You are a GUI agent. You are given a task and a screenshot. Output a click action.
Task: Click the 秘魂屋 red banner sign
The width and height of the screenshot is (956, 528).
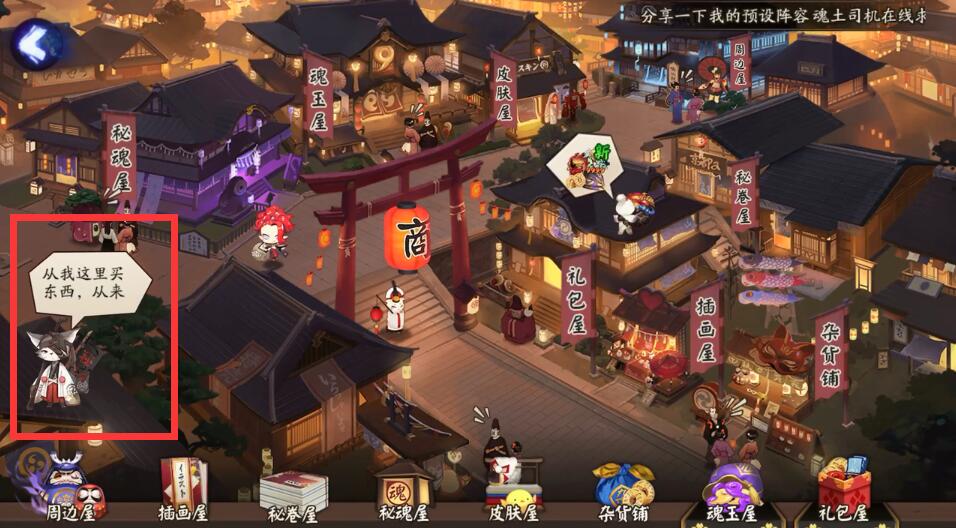pos(120,158)
